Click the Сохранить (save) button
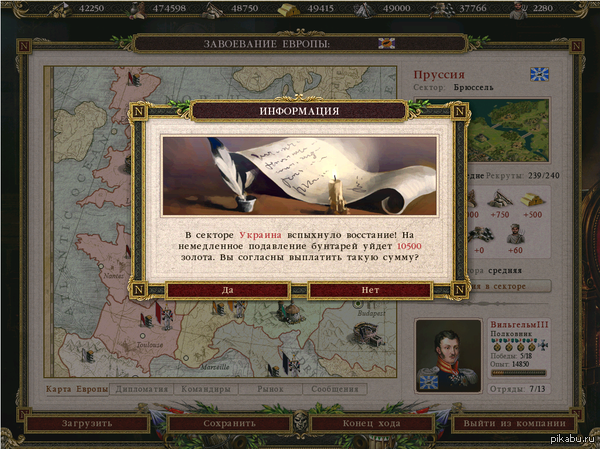600x449 pixels. [231, 423]
